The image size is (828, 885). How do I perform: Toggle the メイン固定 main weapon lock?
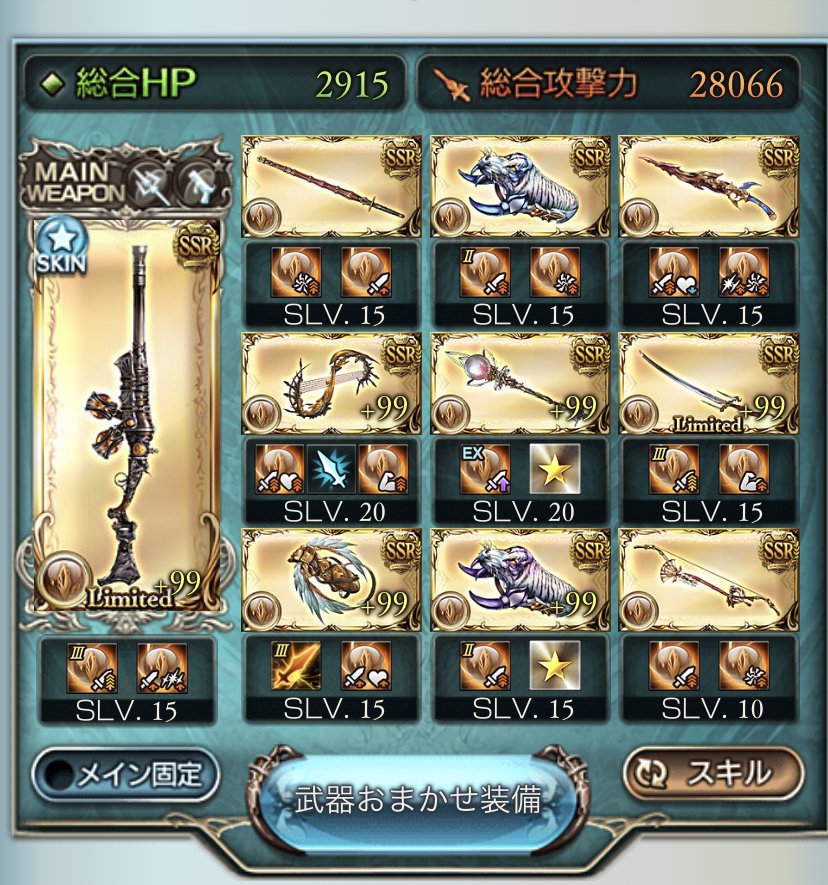(x=125, y=773)
